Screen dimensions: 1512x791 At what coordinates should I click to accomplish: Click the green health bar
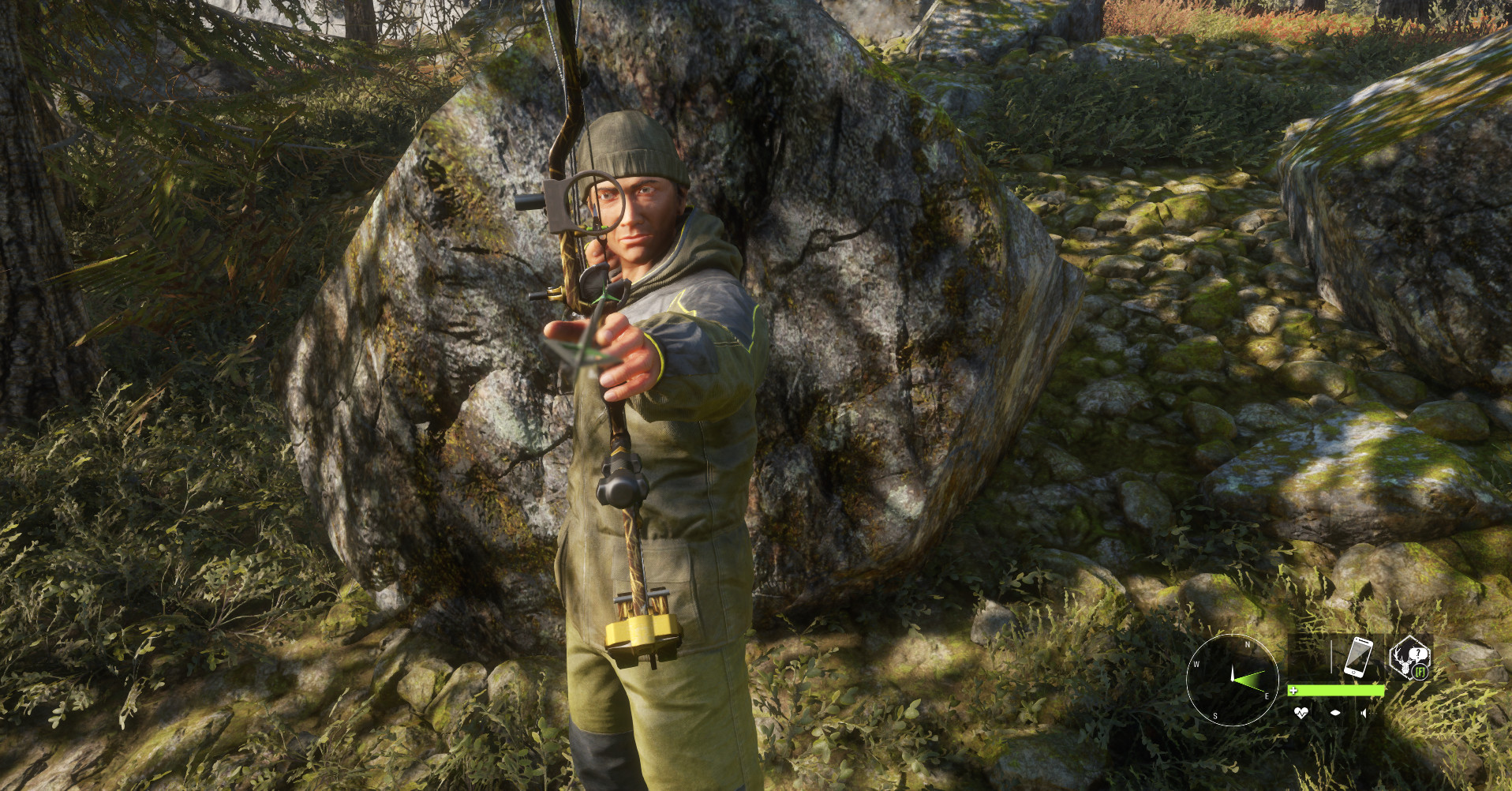pyautogui.click(x=1335, y=690)
